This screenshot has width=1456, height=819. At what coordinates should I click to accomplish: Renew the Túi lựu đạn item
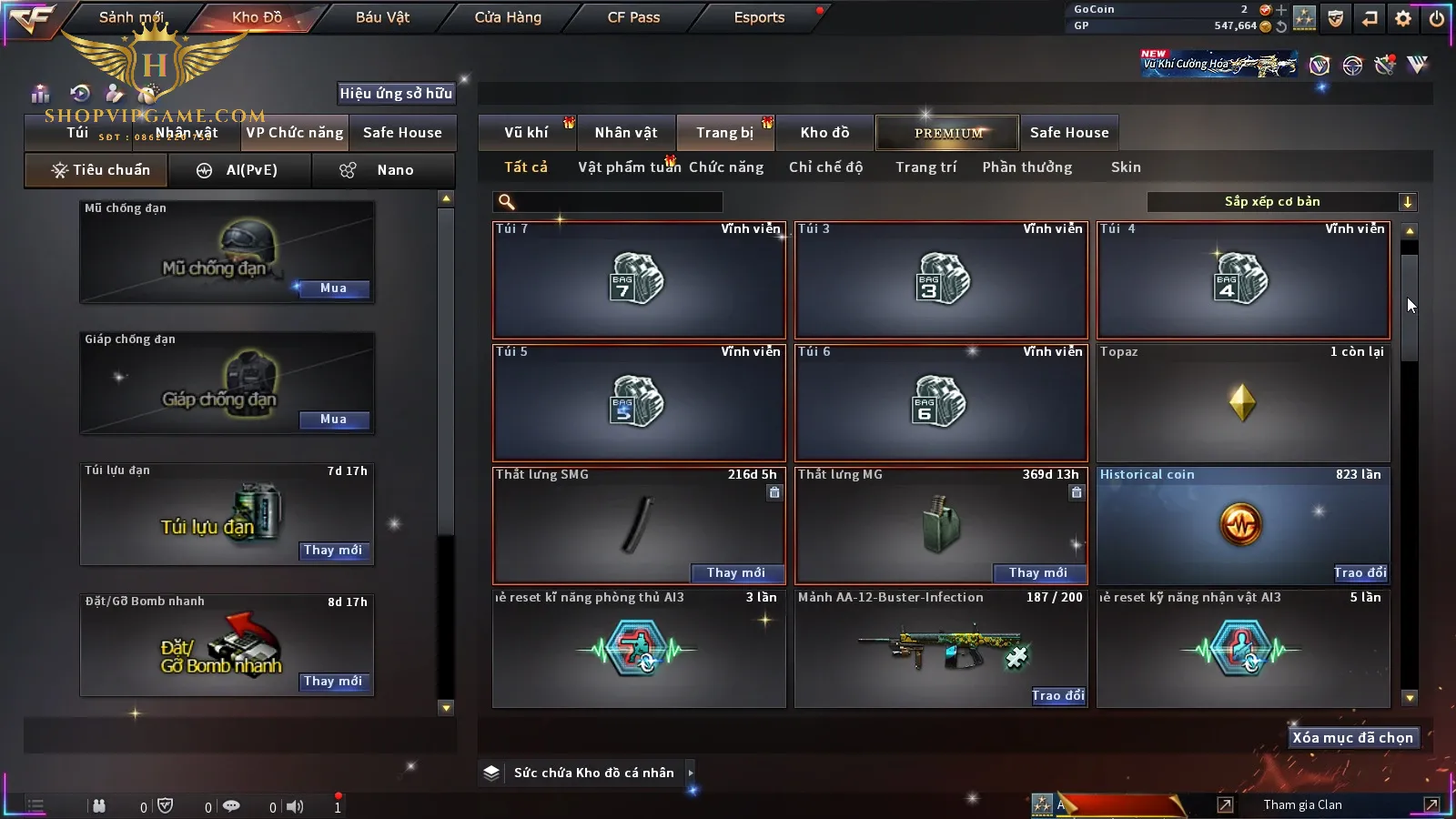tap(333, 551)
